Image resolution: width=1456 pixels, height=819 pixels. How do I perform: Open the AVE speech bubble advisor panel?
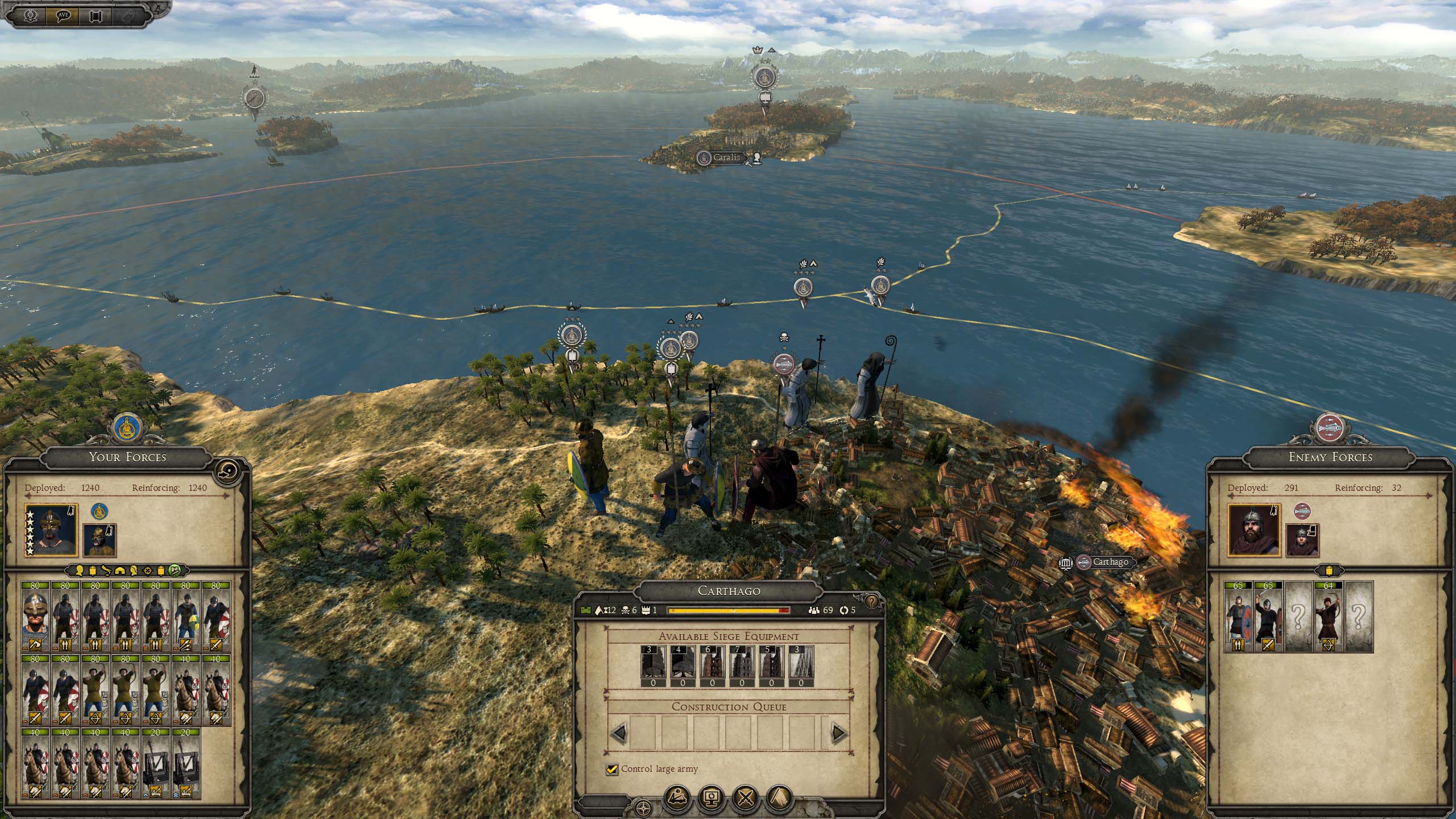click(63, 15)
